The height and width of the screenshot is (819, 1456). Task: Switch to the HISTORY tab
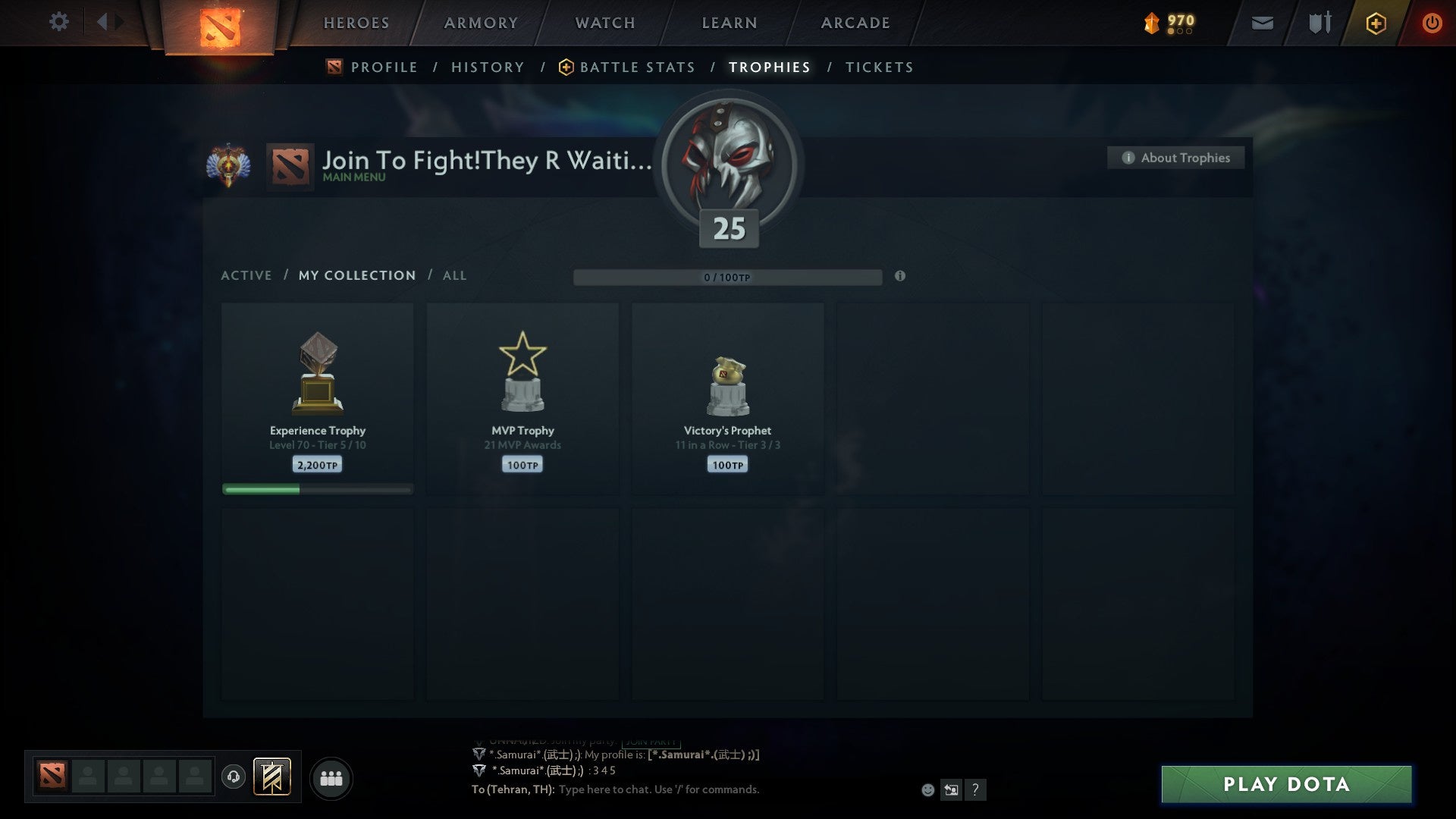(x=488, y=67)
